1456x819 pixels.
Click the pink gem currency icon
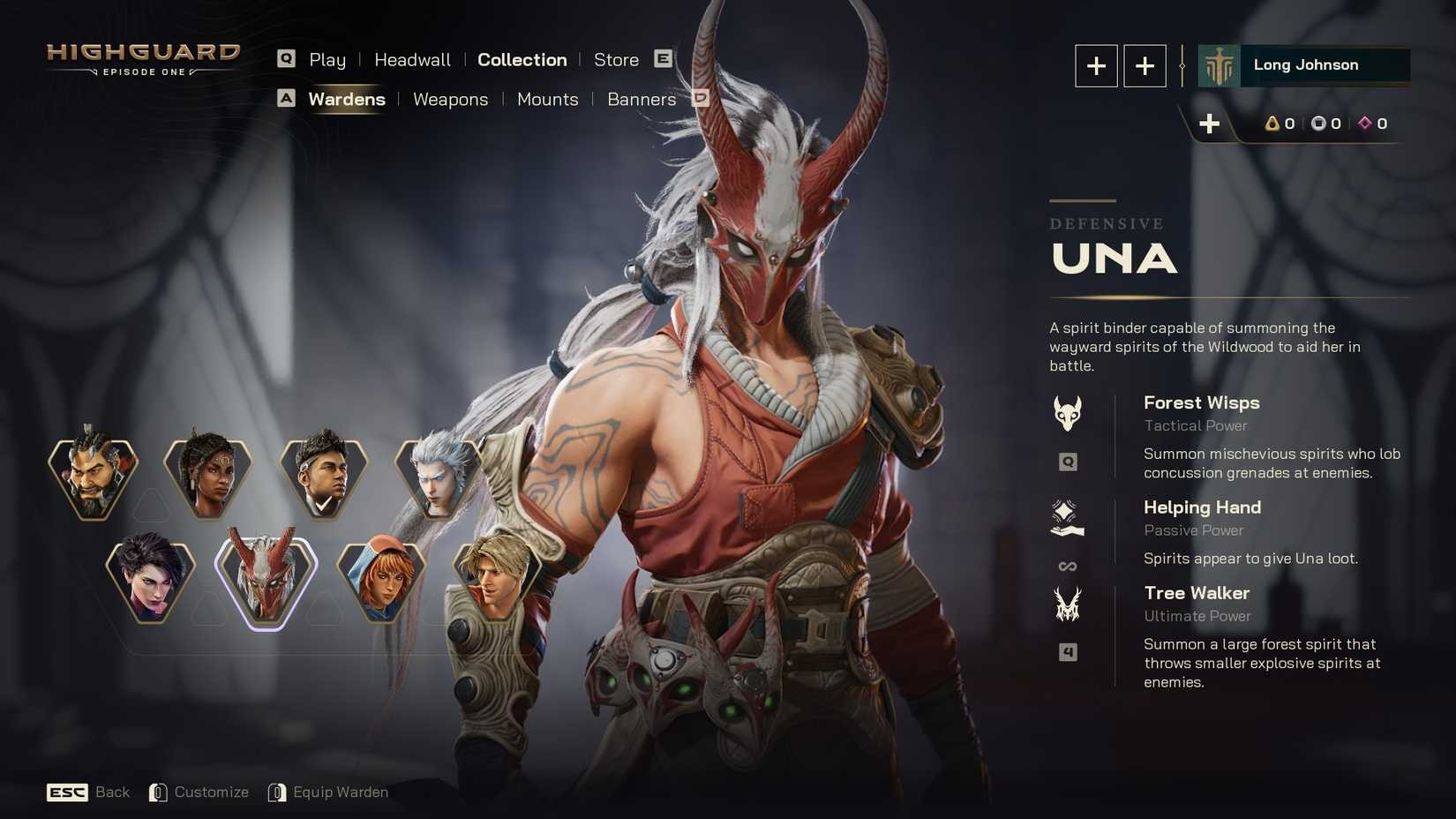coord(1366,124)
